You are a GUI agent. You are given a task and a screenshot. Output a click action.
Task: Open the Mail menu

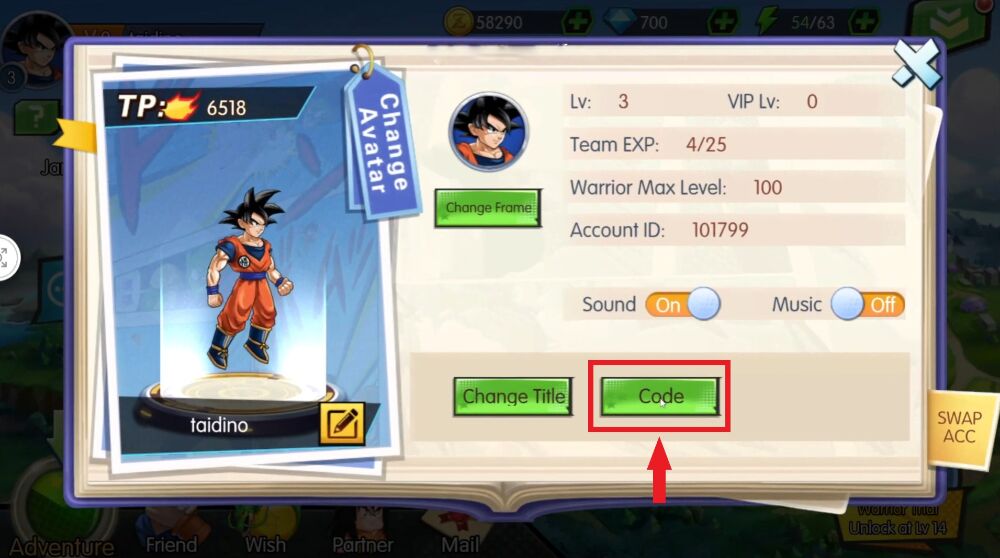[460, 543]
